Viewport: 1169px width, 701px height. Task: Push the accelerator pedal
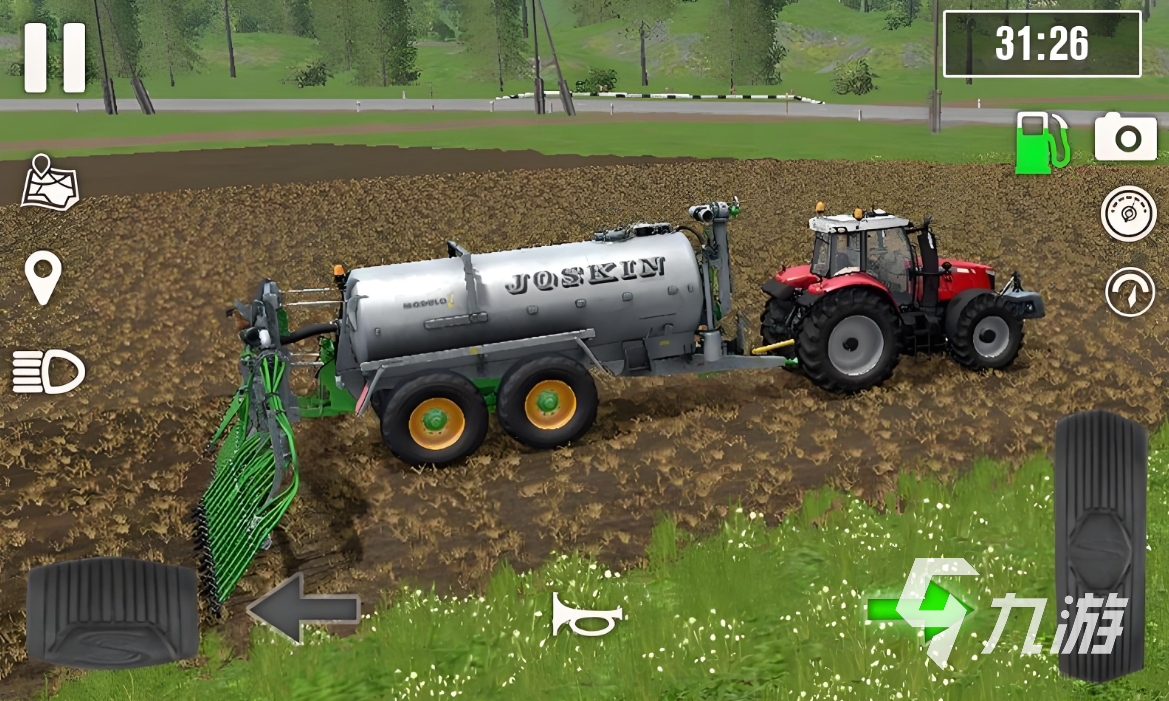[1101, 545]
